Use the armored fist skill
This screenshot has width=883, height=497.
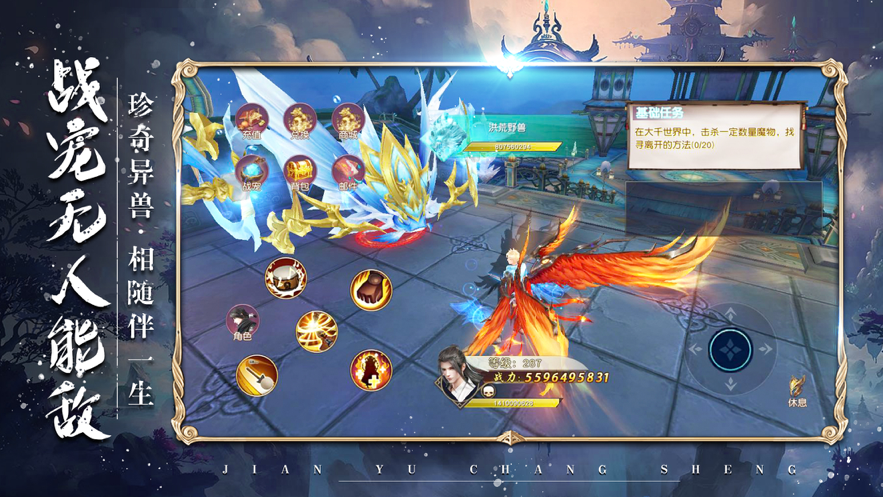[x=371, y=290]
